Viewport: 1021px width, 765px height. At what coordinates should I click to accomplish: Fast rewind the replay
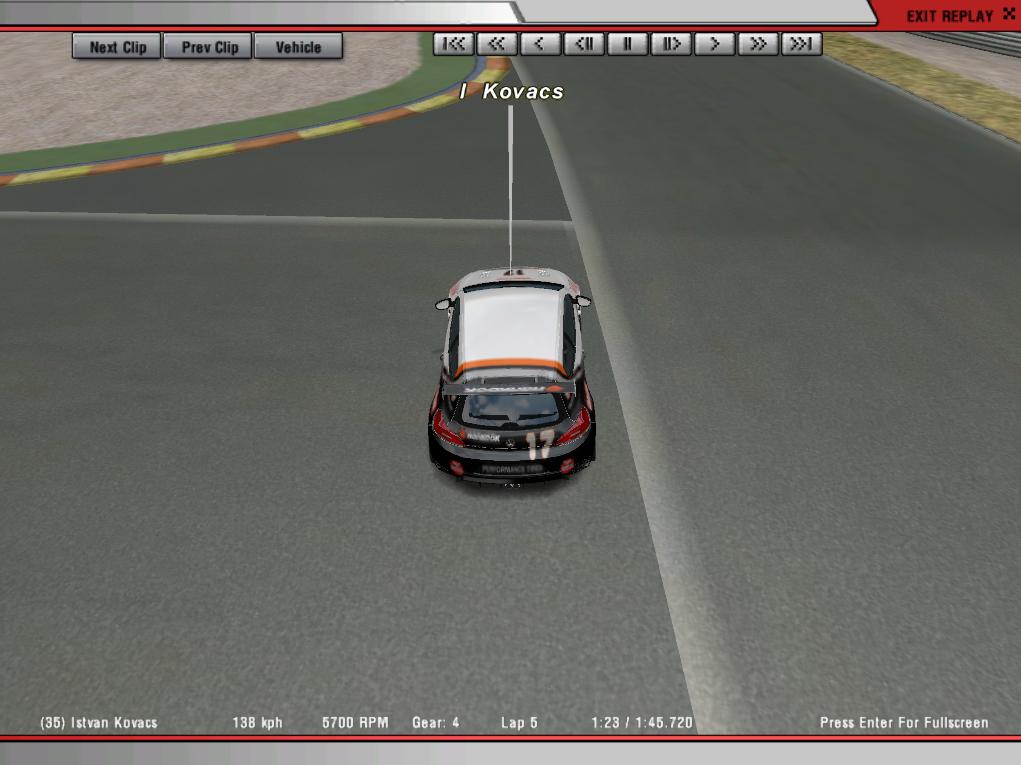pos(497,44)
